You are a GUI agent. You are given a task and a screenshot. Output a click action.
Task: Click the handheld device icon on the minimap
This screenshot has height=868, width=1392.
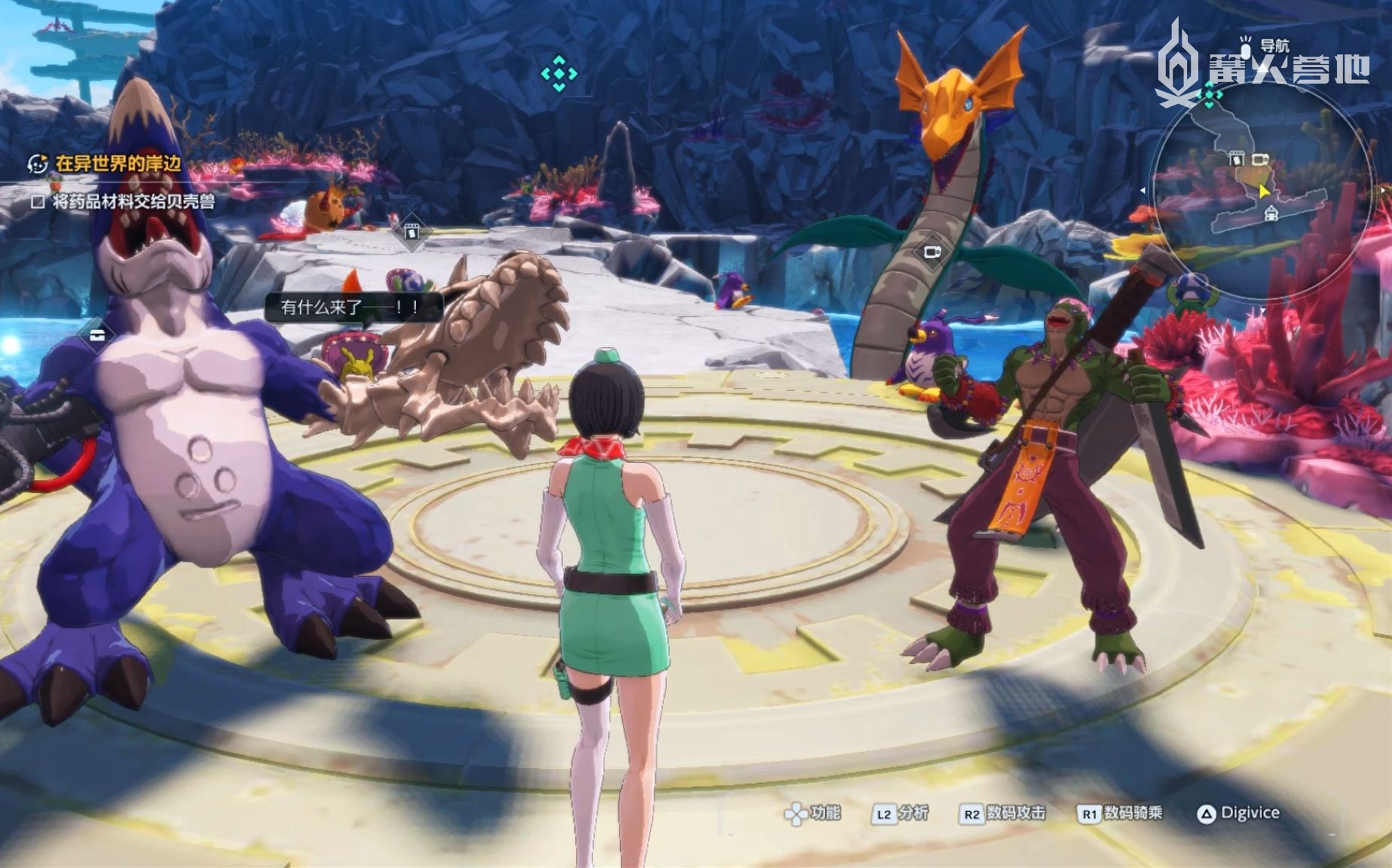1260,160
